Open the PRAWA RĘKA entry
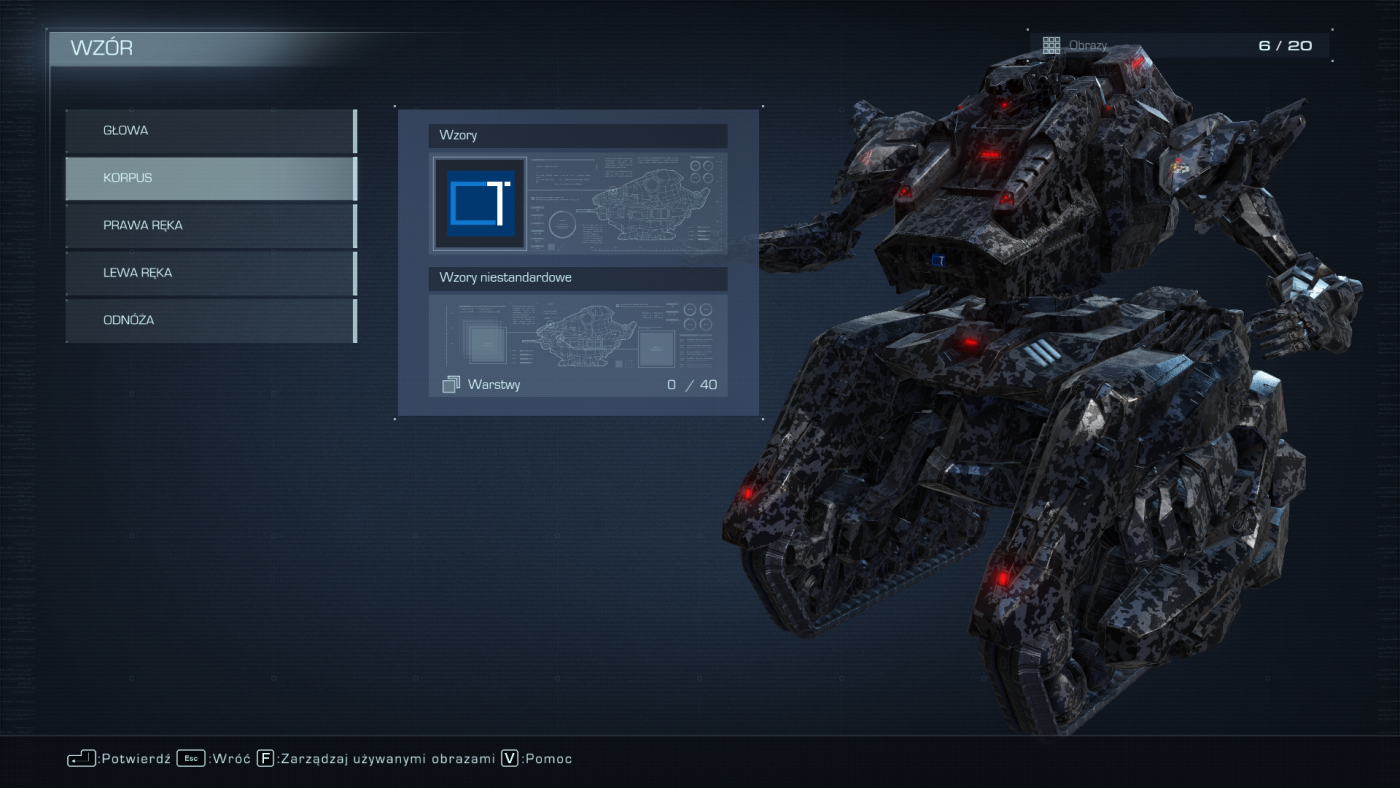Viewport: 1400px width, 788px height. 211,226
